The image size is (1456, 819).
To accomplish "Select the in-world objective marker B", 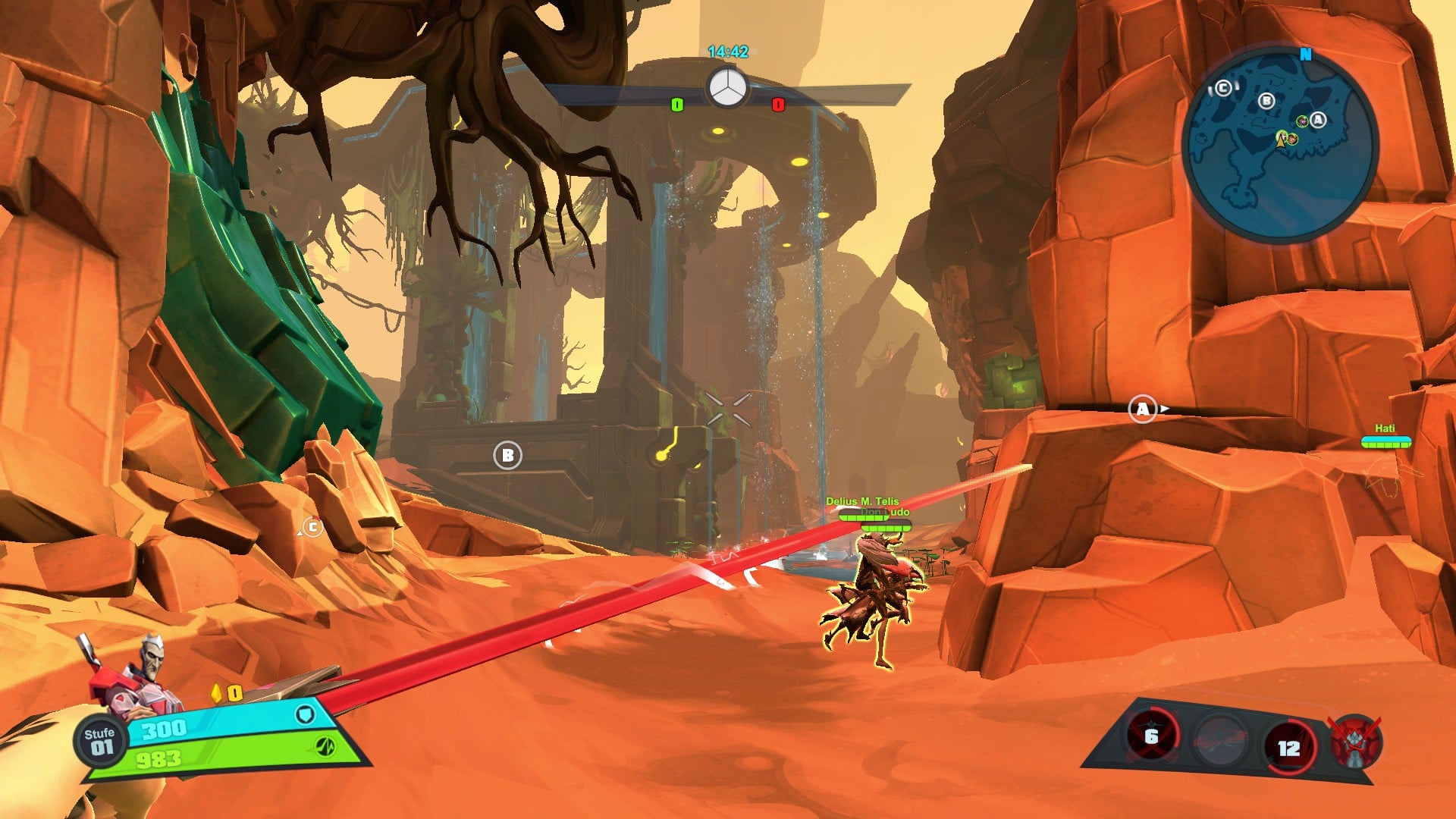I will [x=507, y=456].
